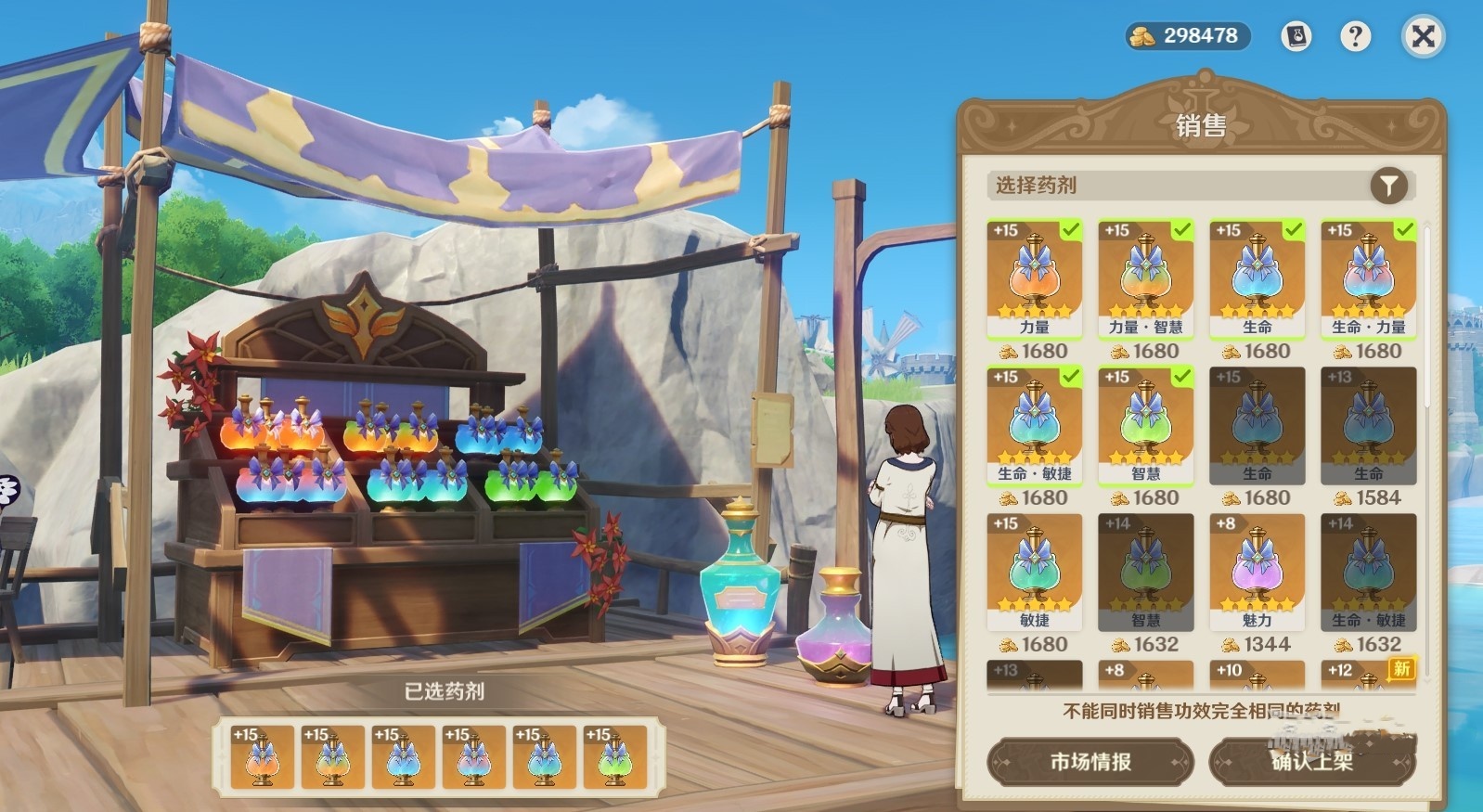The width and height of the screenshot is (1483, 812).
Task: Deselect the 力量·智慧 potion
Action: 1145,278
